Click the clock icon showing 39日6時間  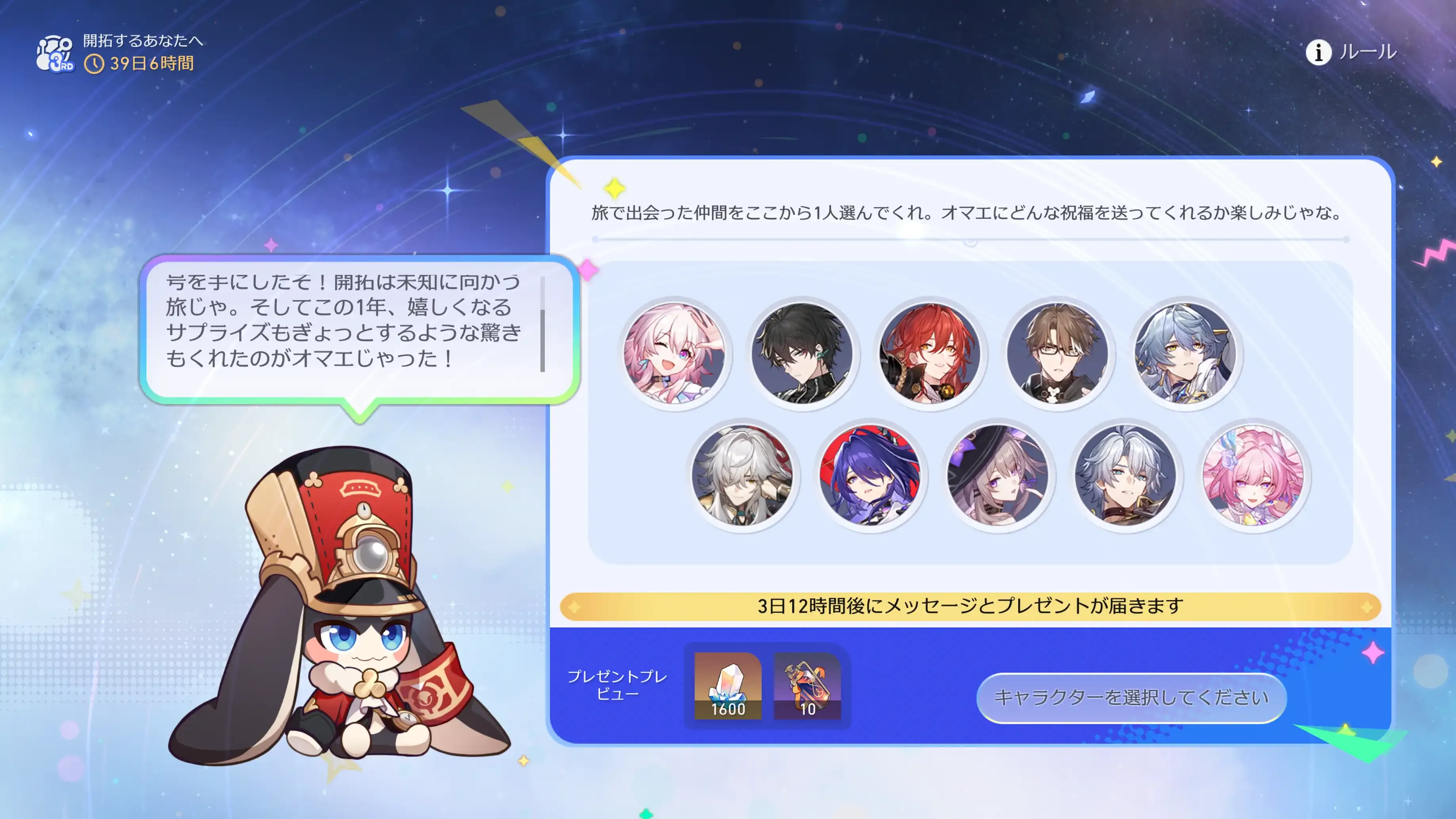(95, 64)
